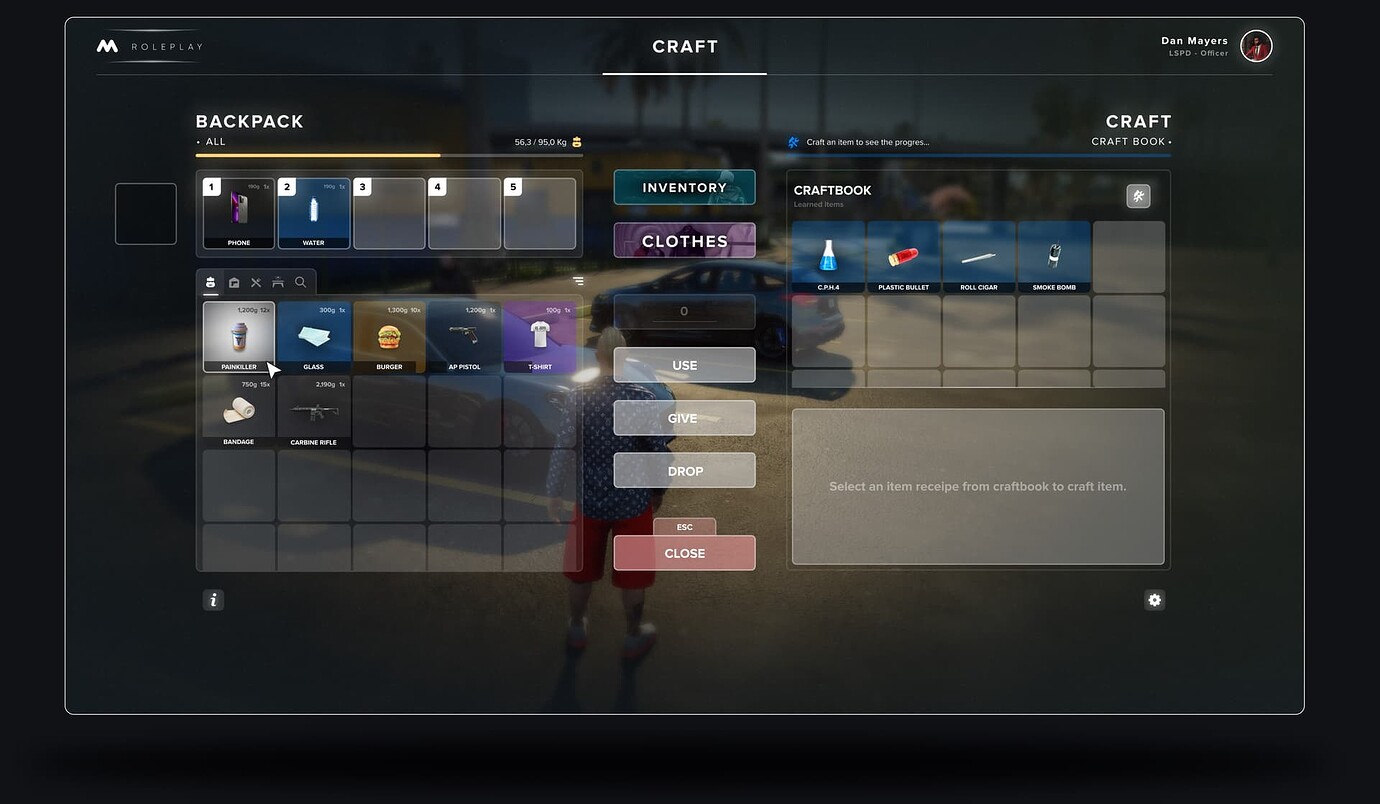
Task: Switch to the INVENTORY panel
Action: click(x=684, y=187)
